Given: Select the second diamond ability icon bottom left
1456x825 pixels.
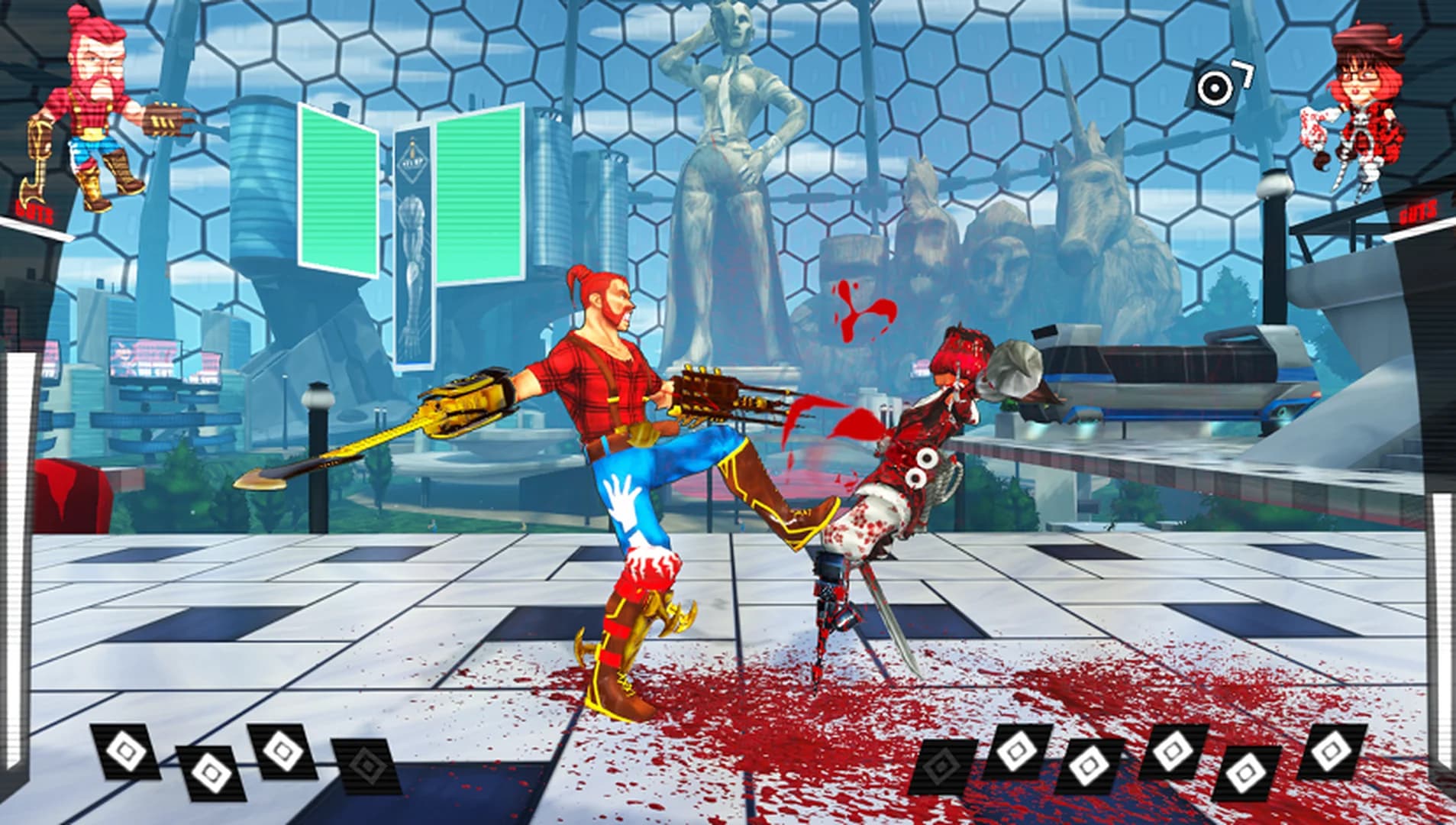Looking at the screenshot, I should 209,772.
